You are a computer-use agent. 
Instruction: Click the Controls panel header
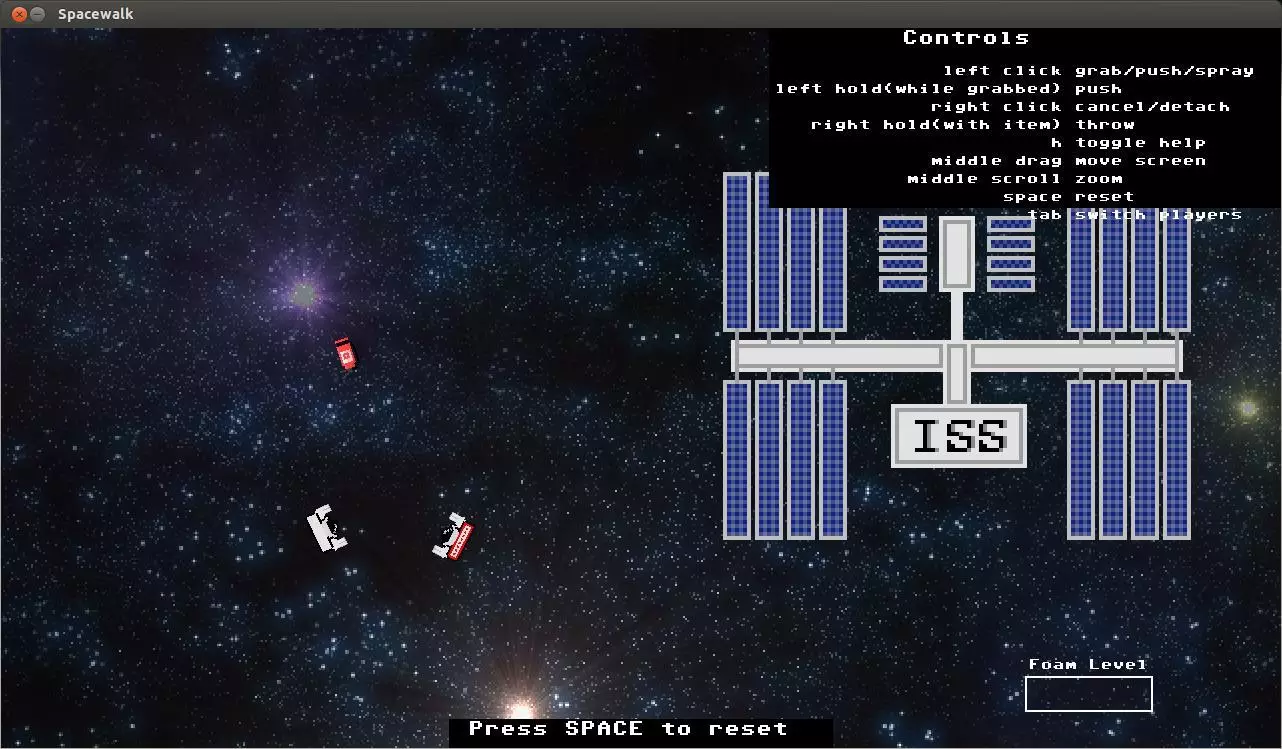(x=966, y=37)
